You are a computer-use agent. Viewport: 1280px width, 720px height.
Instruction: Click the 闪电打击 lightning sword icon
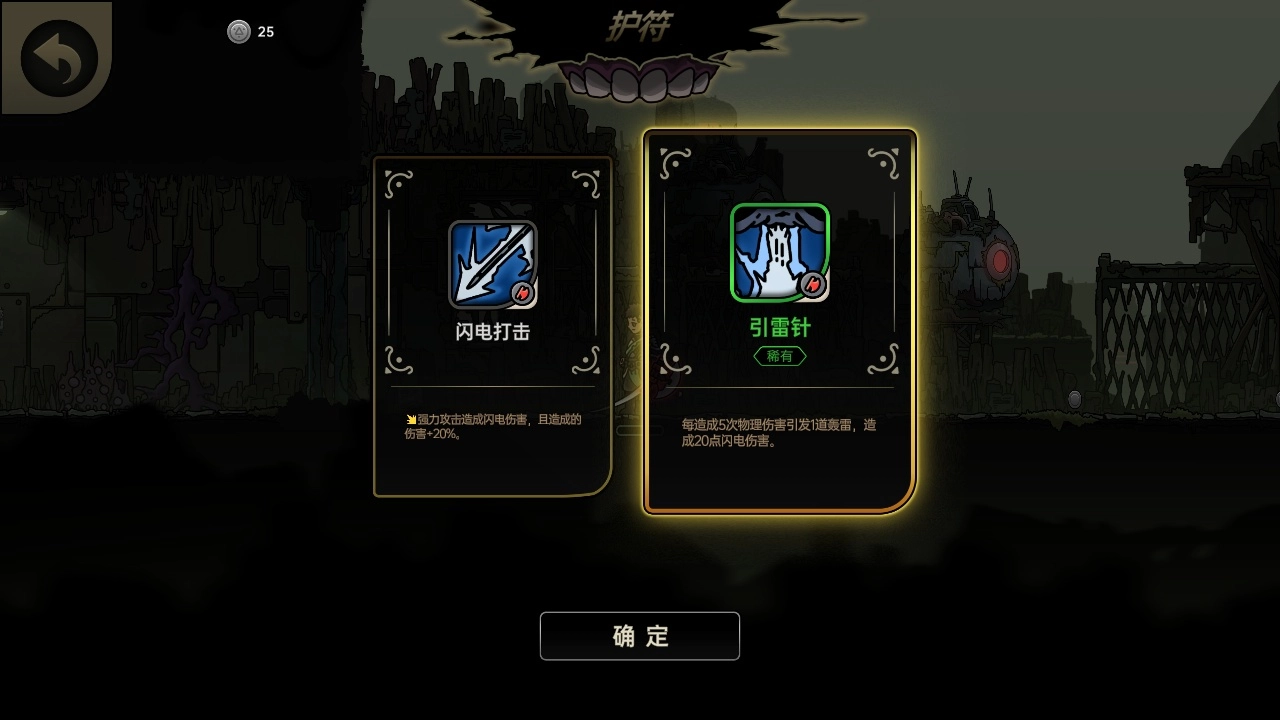coord(492,263)
